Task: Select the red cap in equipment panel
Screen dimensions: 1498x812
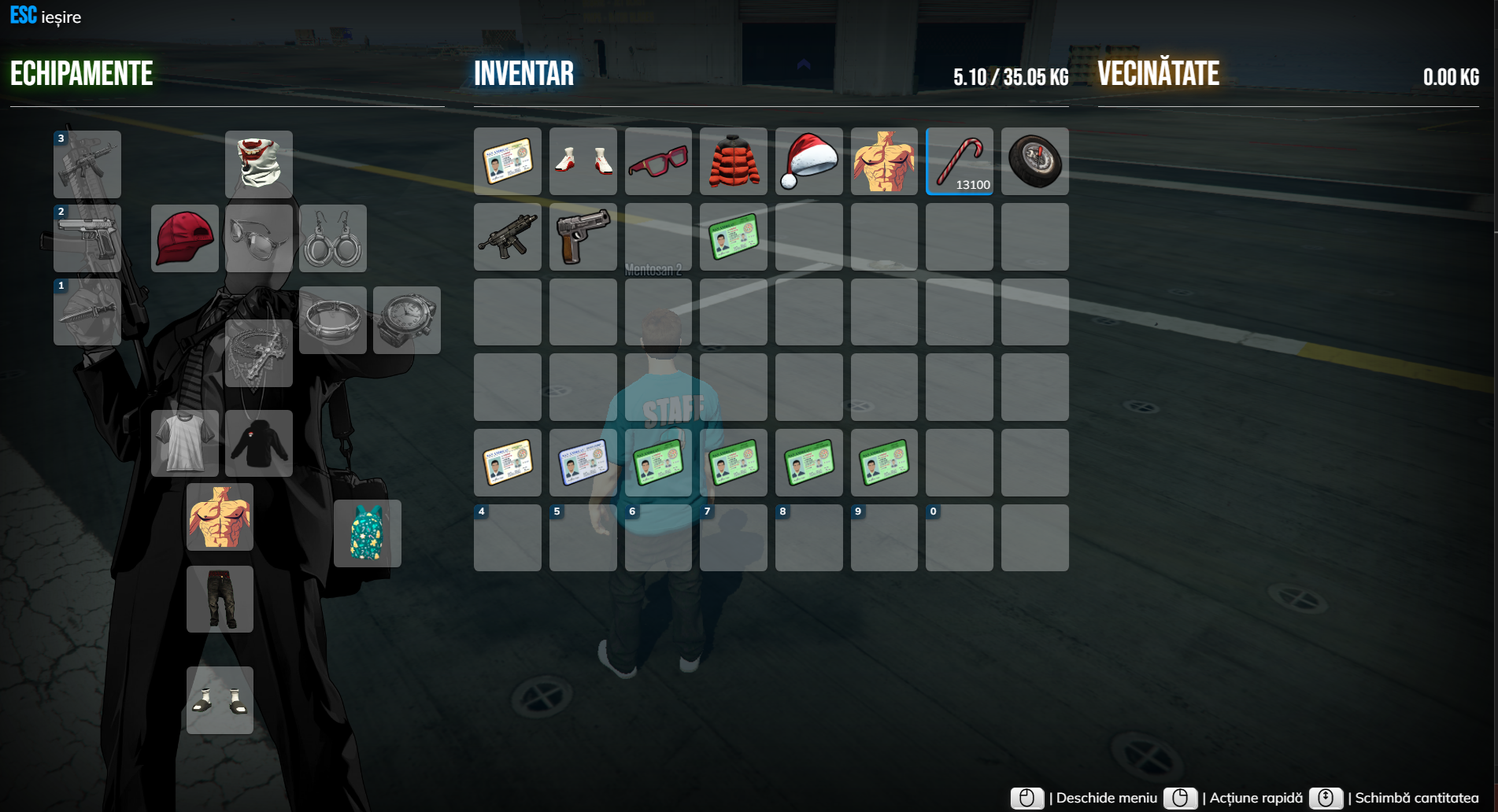Action: pyautogui.click(x=184, y=238)
